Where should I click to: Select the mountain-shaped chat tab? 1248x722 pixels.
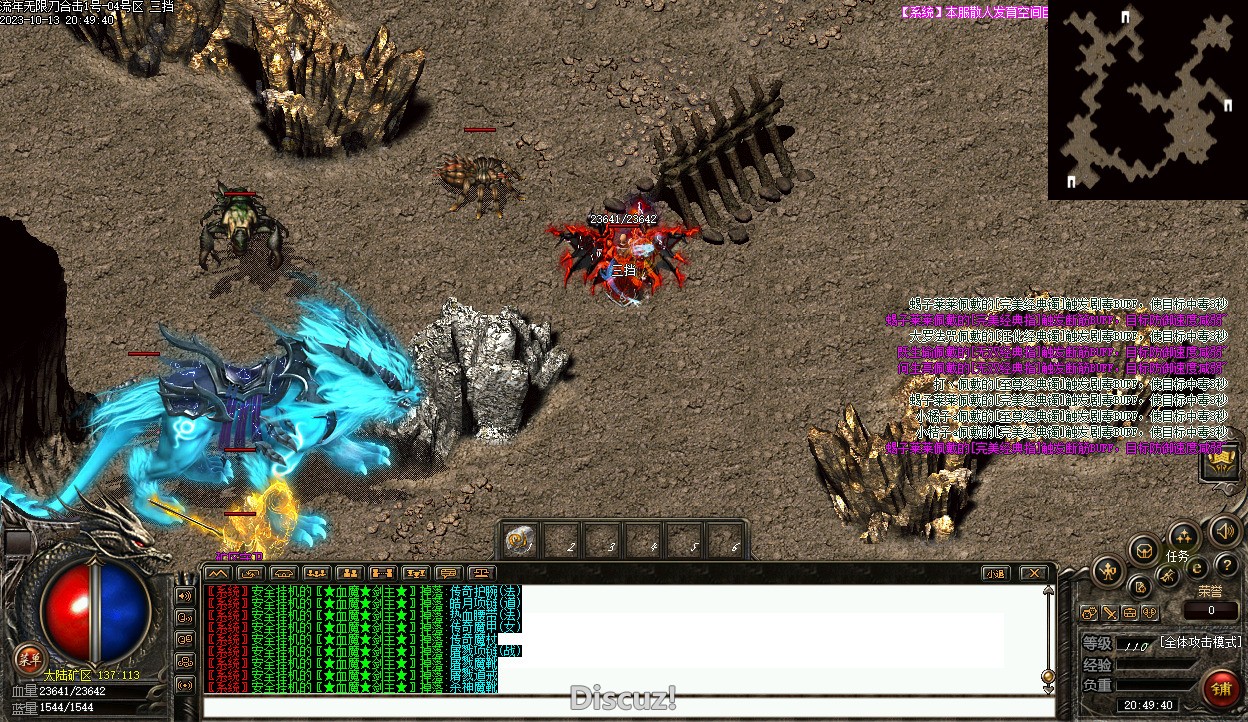217,573
